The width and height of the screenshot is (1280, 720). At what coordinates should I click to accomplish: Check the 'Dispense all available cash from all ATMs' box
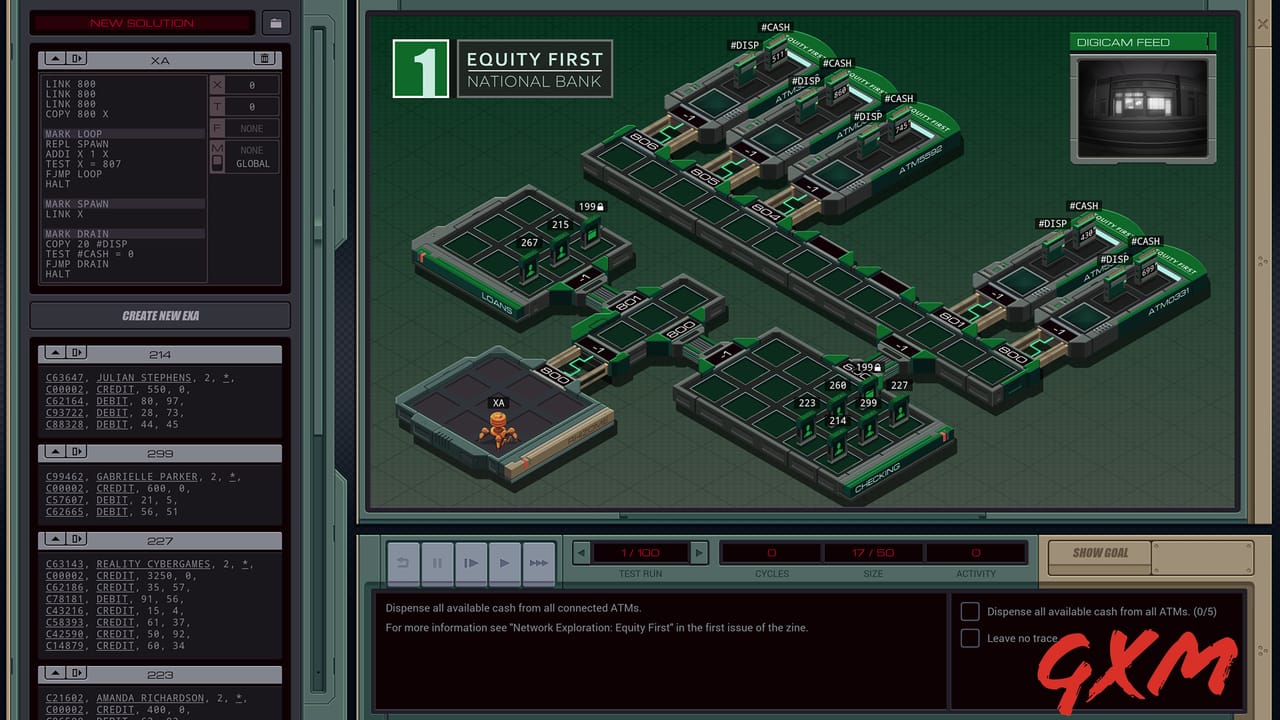click(969, 611)
